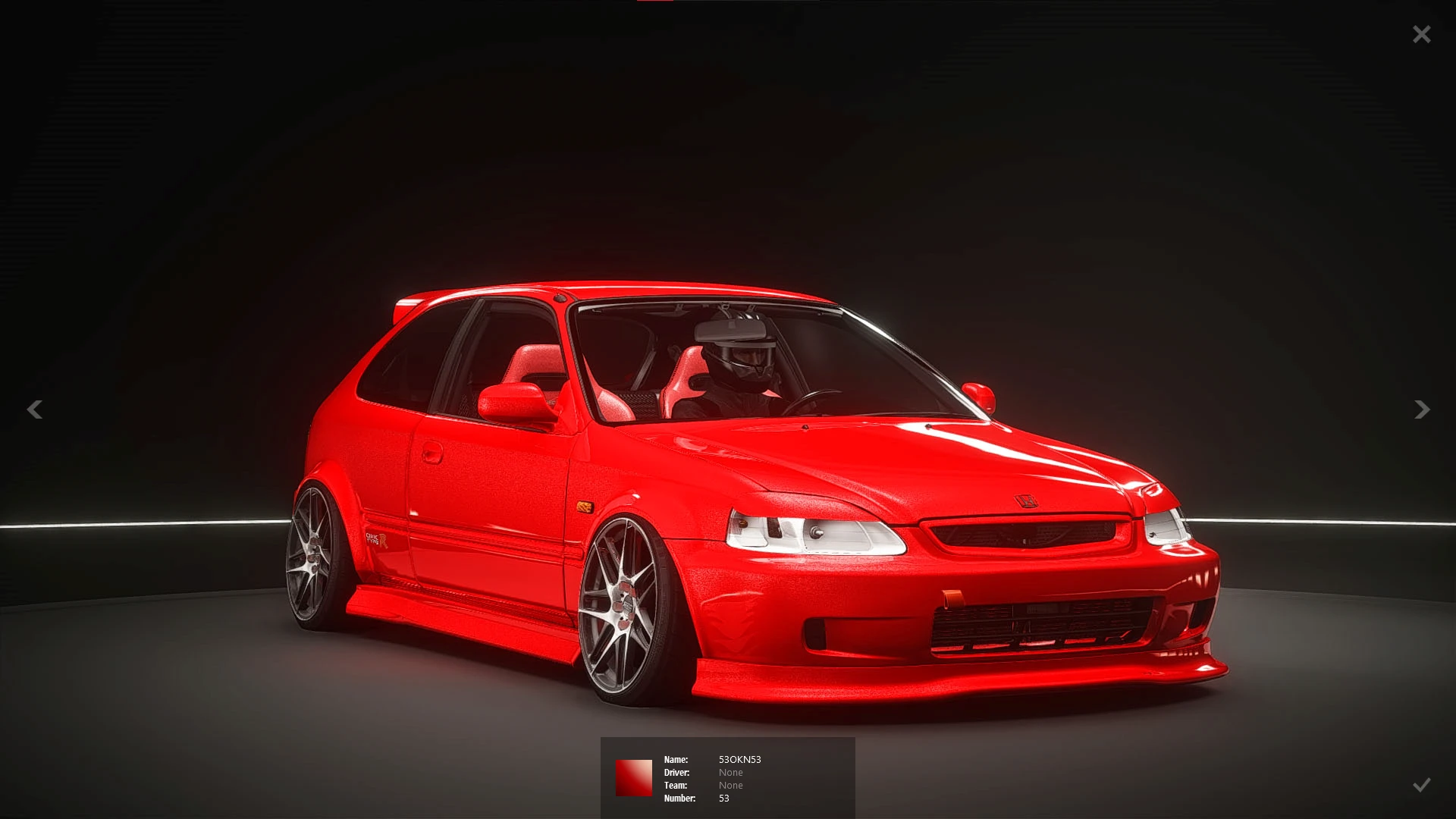Select the Number value 53

pos(723,798)
